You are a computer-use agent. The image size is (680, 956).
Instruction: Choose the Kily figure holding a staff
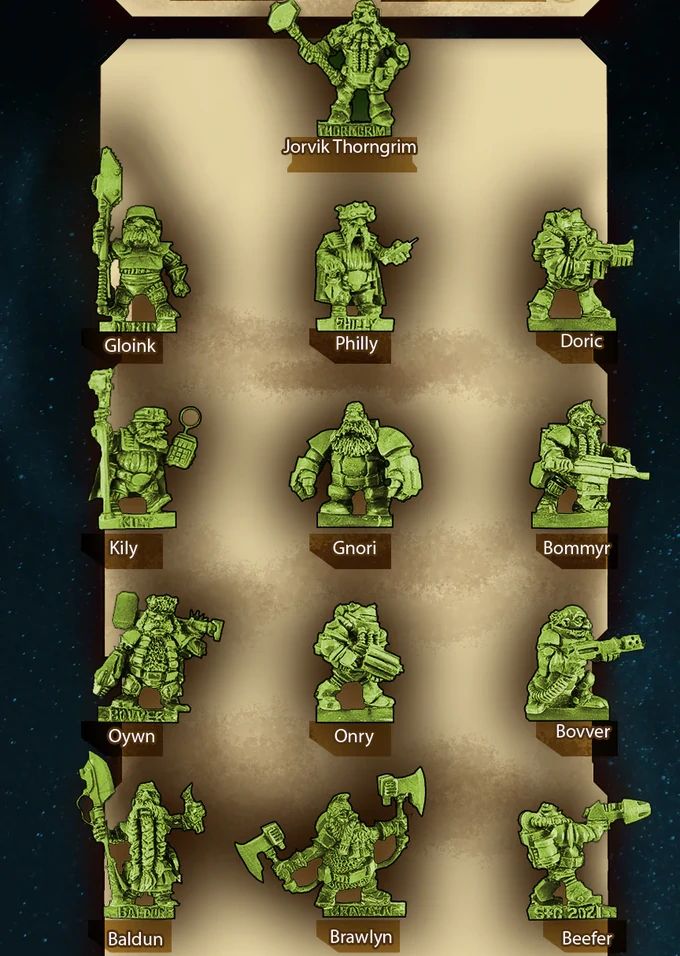135,460
